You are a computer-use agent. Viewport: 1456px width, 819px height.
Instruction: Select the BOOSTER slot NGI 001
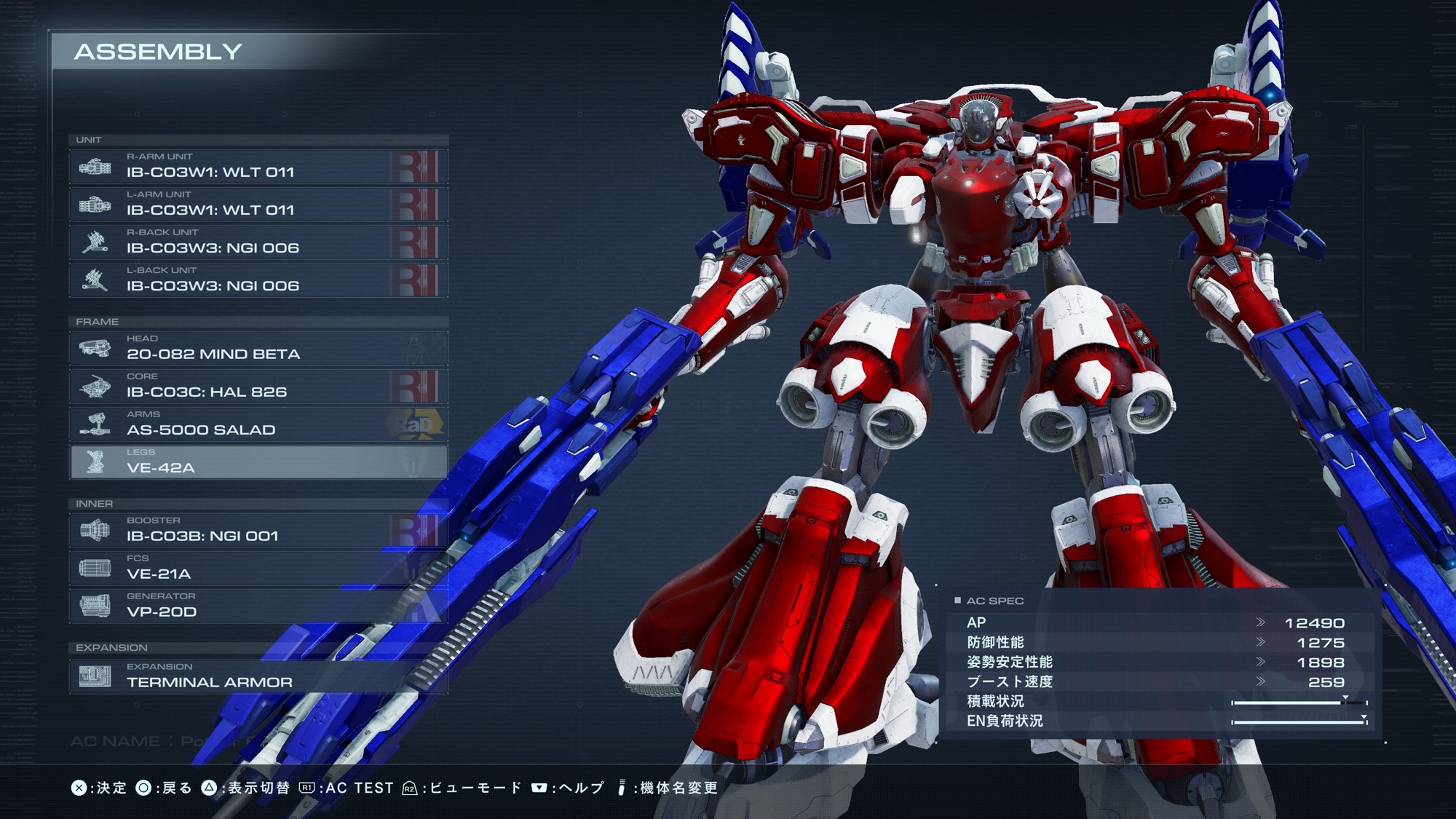(258, 530)
